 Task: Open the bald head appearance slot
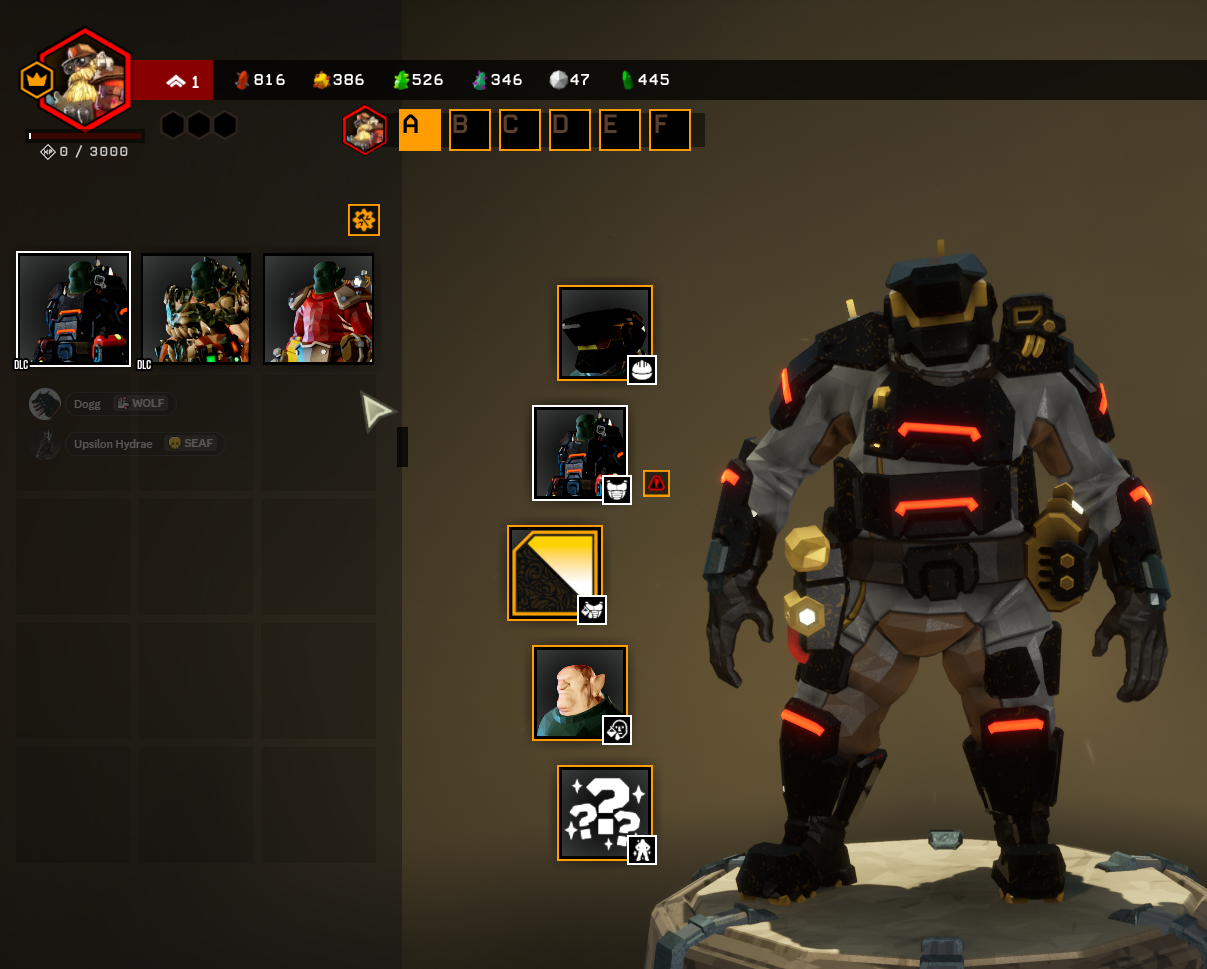(x=580, y=693)
